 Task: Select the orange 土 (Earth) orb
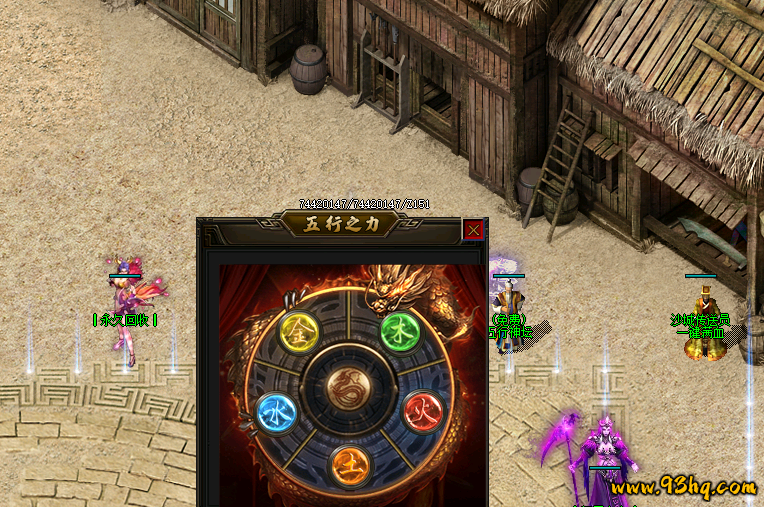point(348,463)
